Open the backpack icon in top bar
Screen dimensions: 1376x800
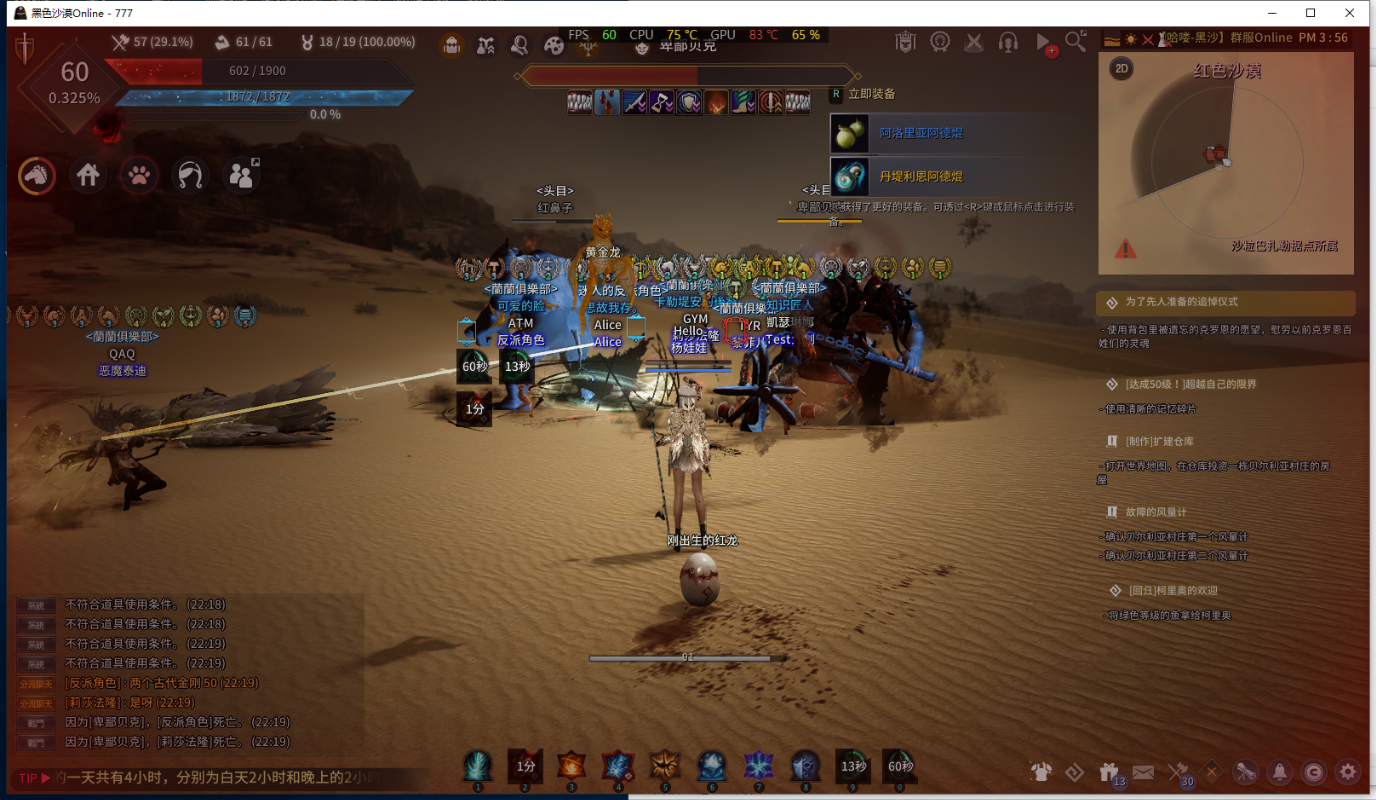pos(451,44)
